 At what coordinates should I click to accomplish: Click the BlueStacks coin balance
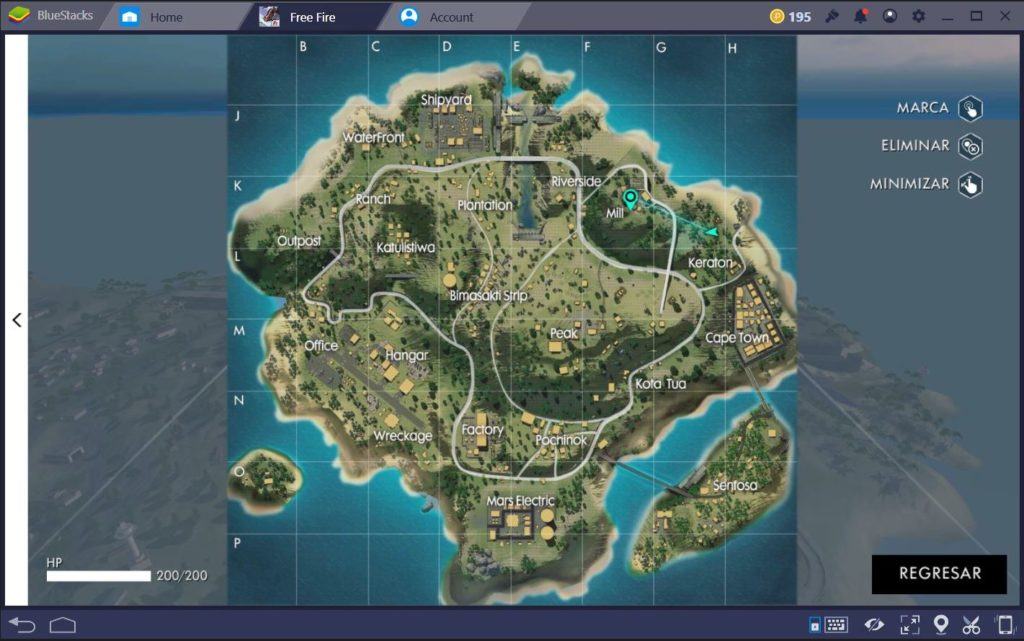tap(791, 16)
